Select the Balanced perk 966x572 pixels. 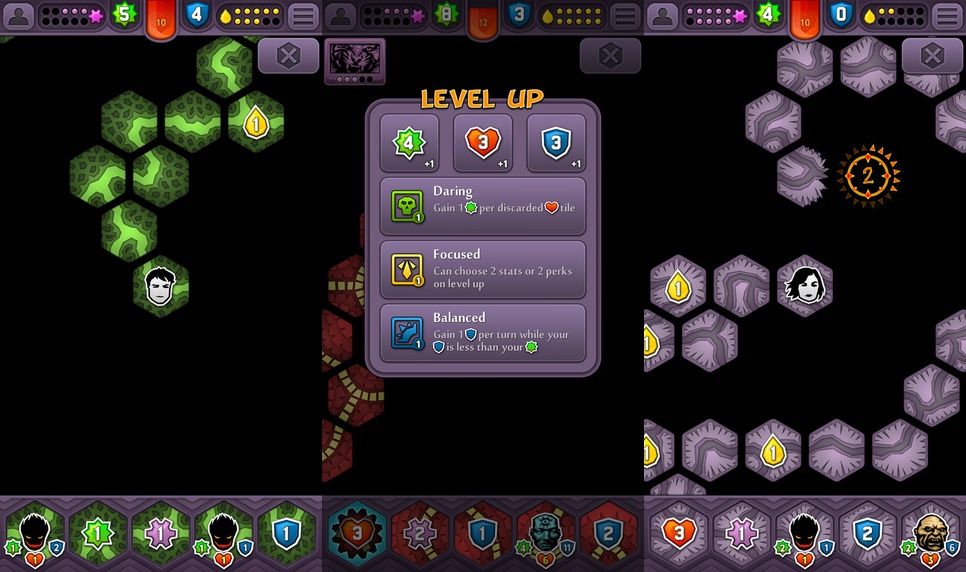(483, 333)
